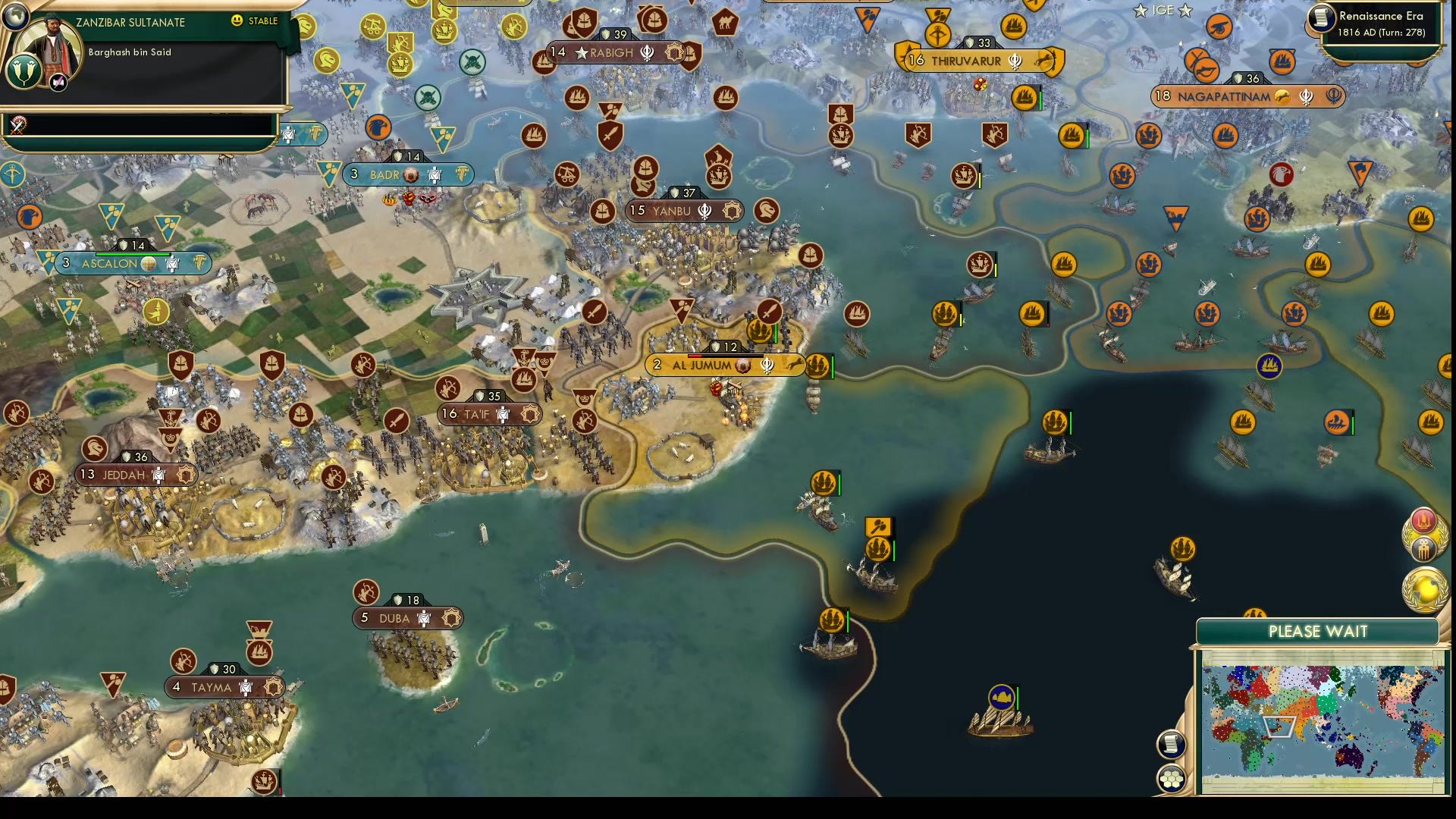Click the Social Policies laurel icon

(x=1424, y=548)
